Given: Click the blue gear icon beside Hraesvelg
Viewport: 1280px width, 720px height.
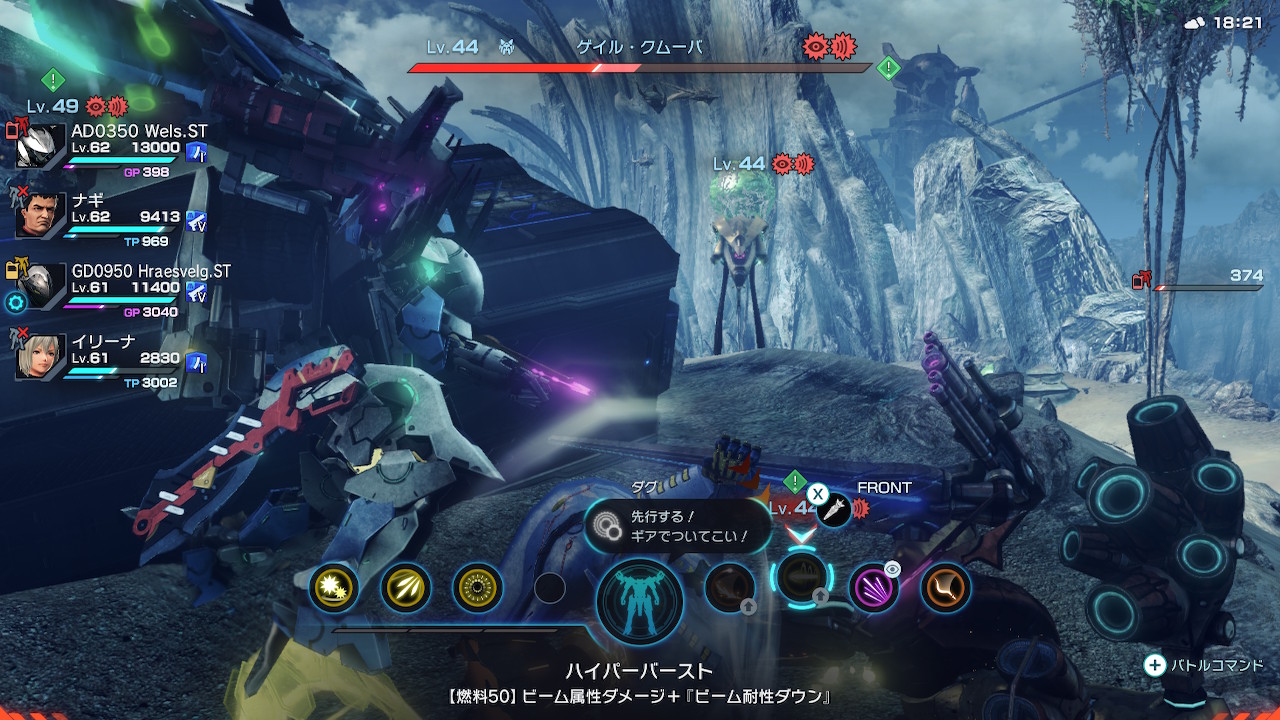Looking at the screenshot, I should (x=14, y=302).
